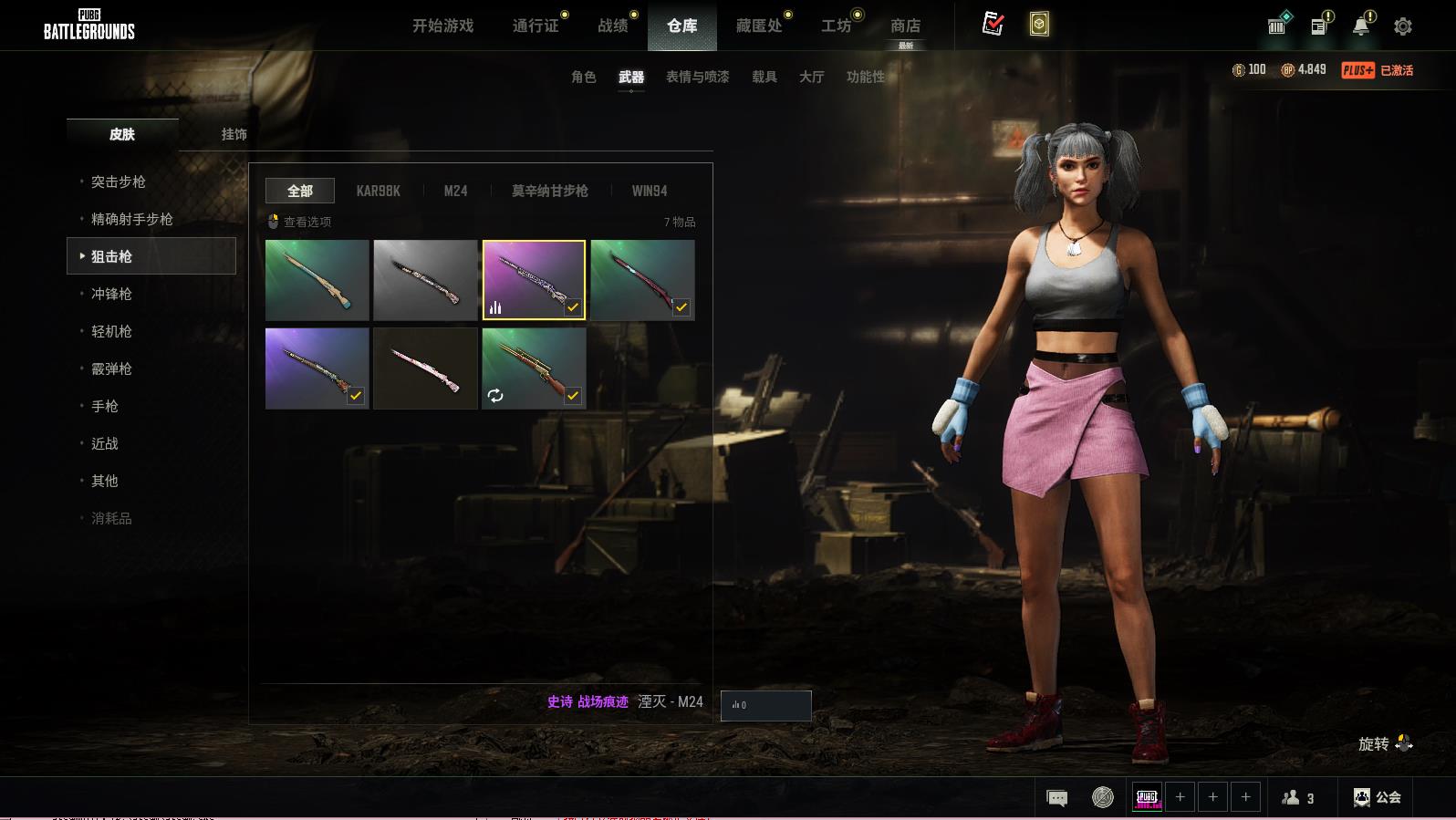Screen dimensions: 1456x820
Task: Open the chat box icon
Action: tap(1056, 798)
